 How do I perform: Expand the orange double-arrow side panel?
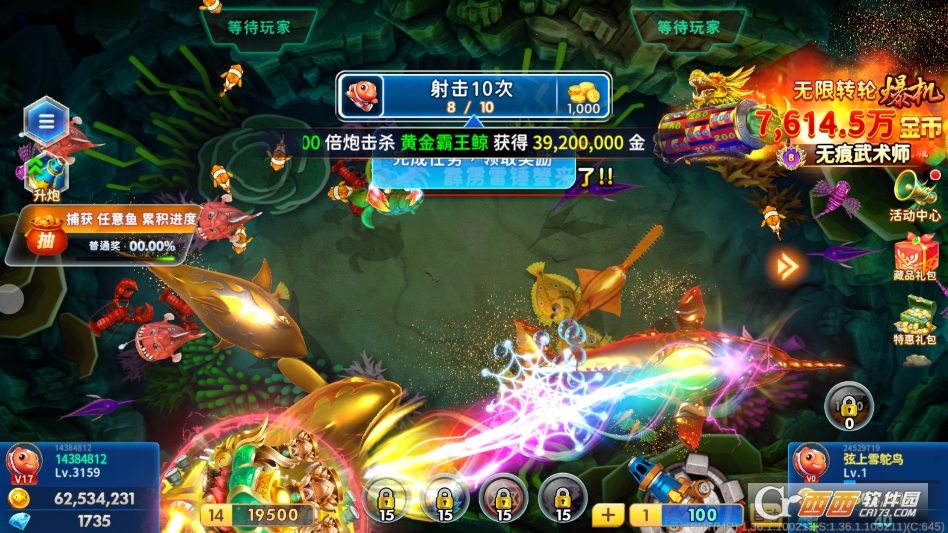point(788,266)
